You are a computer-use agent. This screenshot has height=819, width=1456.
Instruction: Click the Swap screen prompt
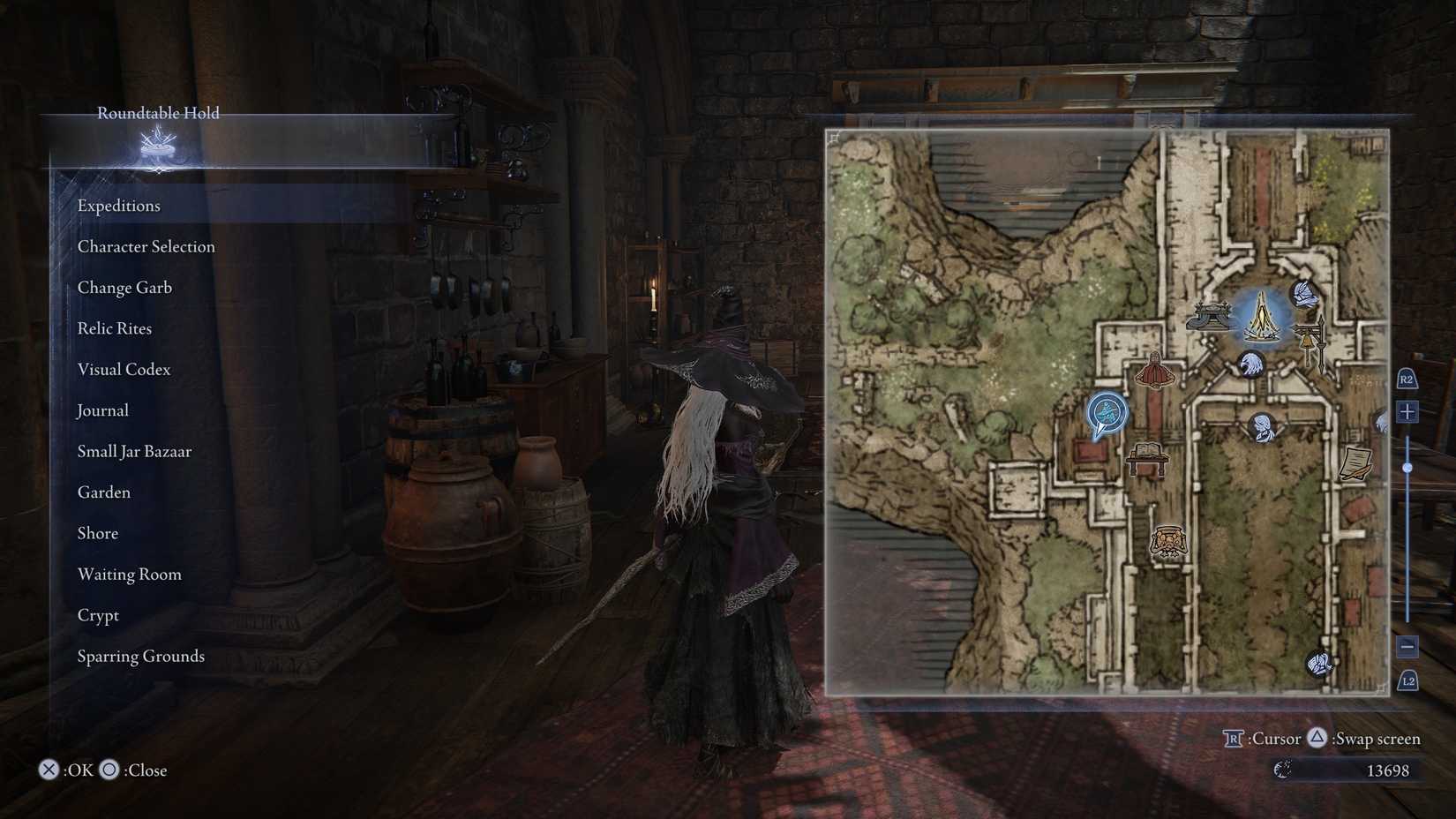1367,738
